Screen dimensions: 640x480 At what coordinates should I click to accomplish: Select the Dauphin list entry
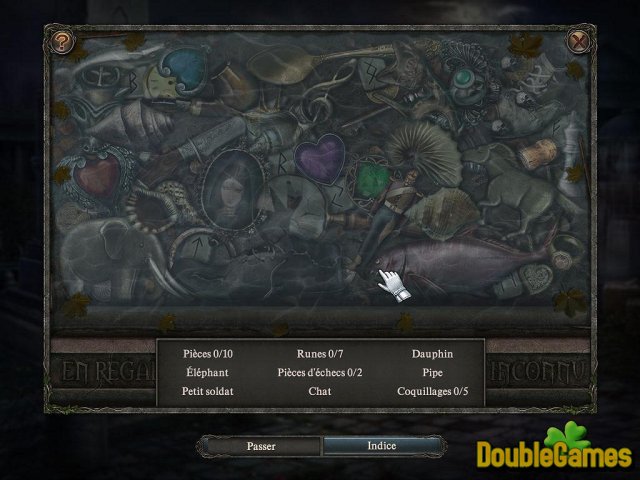(x=432, y=354)
